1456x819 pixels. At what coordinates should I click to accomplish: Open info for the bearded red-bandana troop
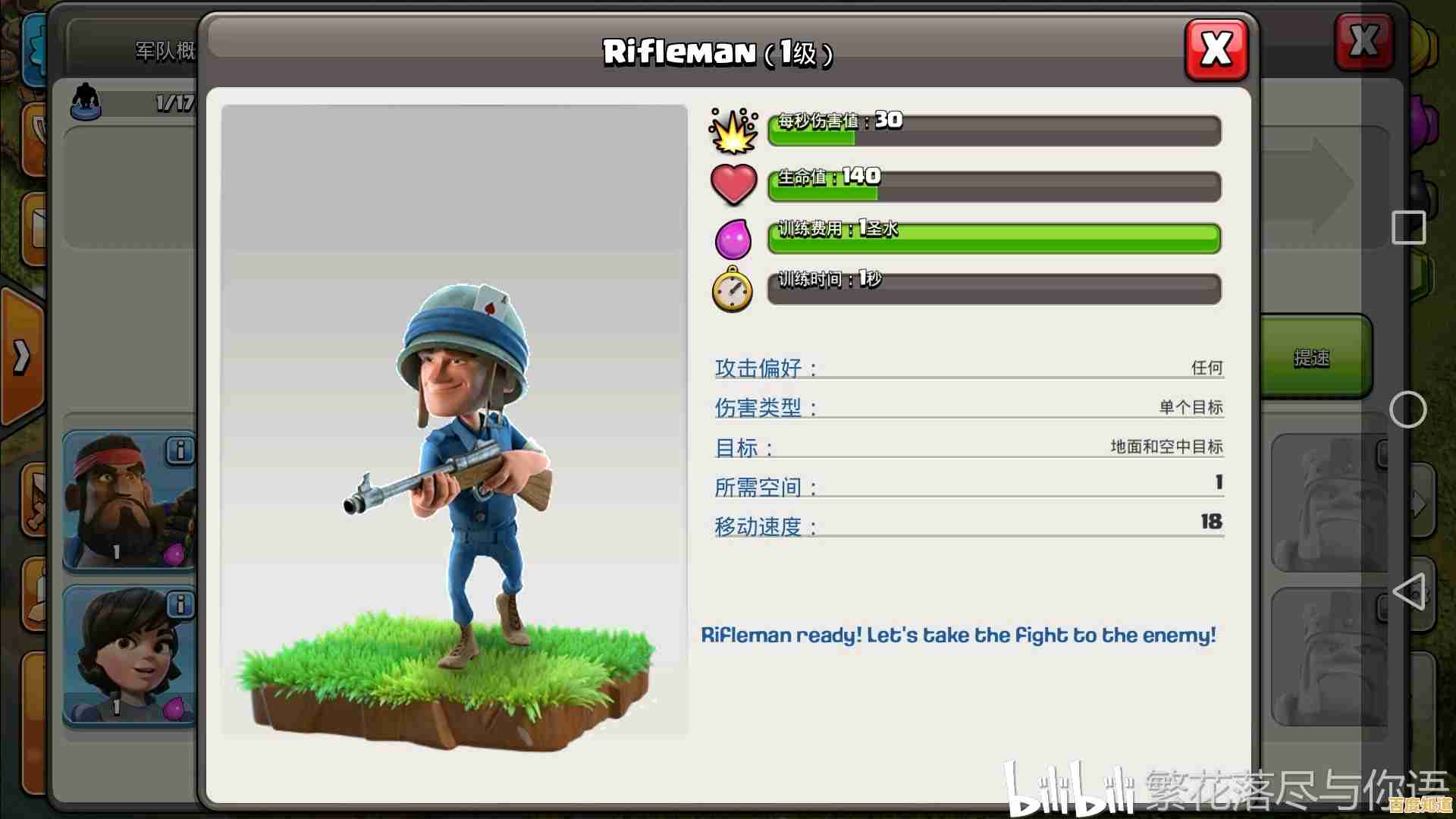click(x=180, y=450)
